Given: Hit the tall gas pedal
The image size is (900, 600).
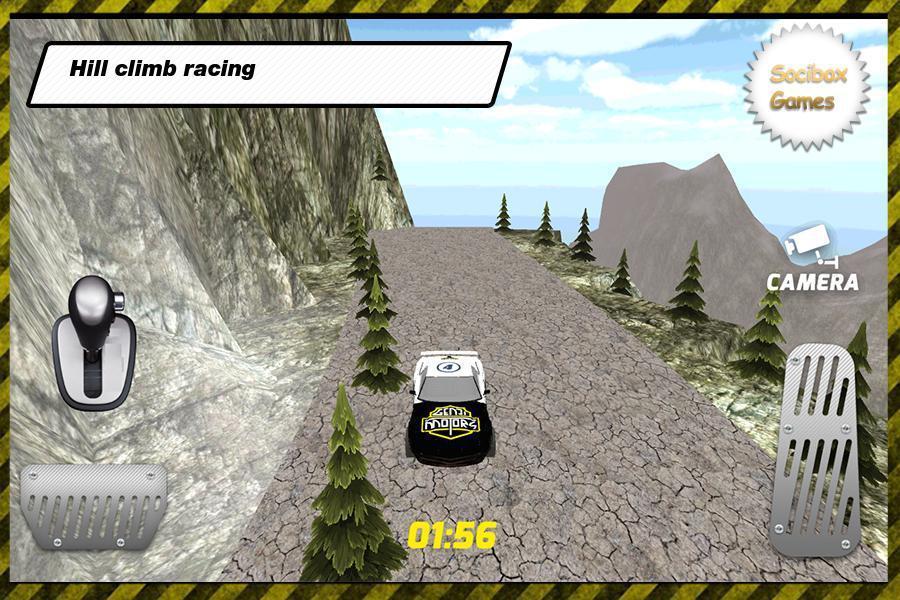Looking at the screenshot, I should point(818,448).
